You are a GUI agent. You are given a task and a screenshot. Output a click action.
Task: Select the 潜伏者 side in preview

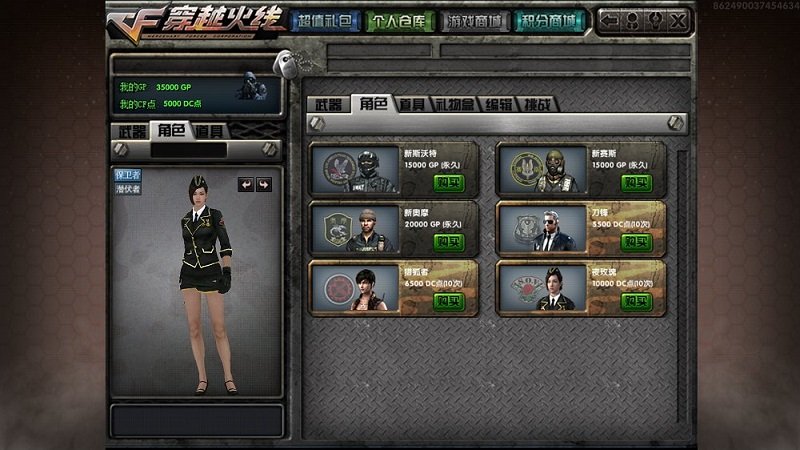point(127,187)
